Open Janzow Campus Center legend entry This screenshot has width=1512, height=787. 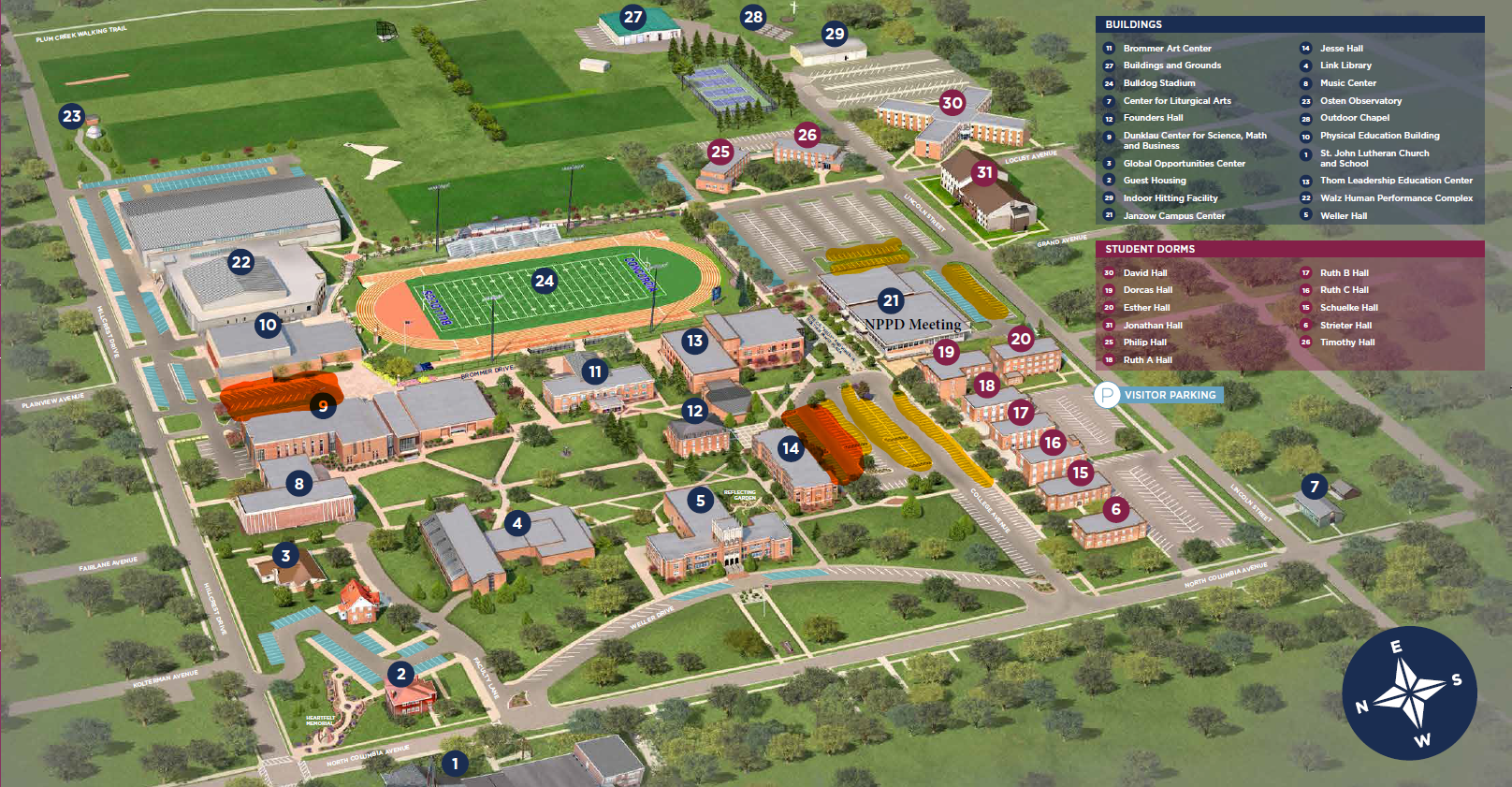tap(1173, 216)
